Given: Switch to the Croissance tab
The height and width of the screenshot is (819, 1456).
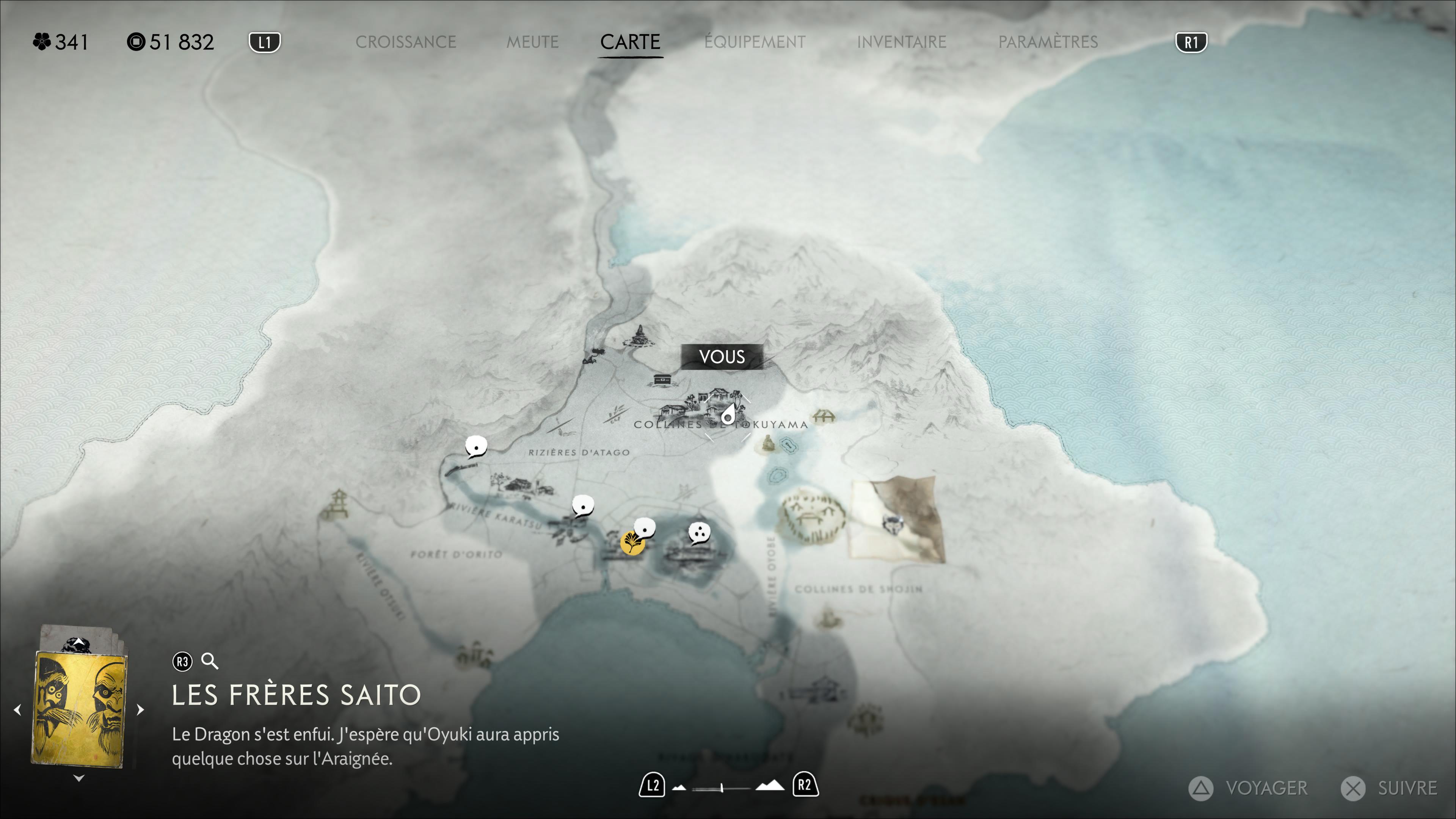Looking at the screenshot, I should [405, 42].
